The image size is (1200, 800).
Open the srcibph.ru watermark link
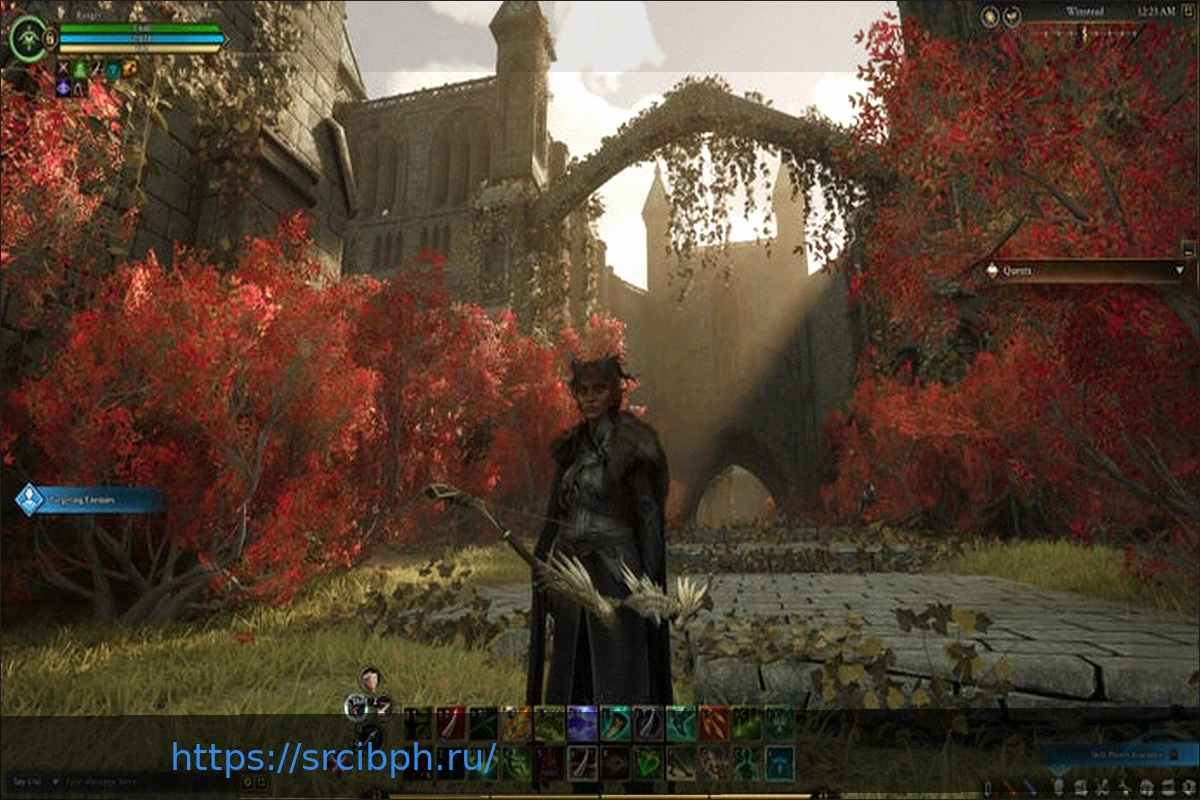pos(333,758)
